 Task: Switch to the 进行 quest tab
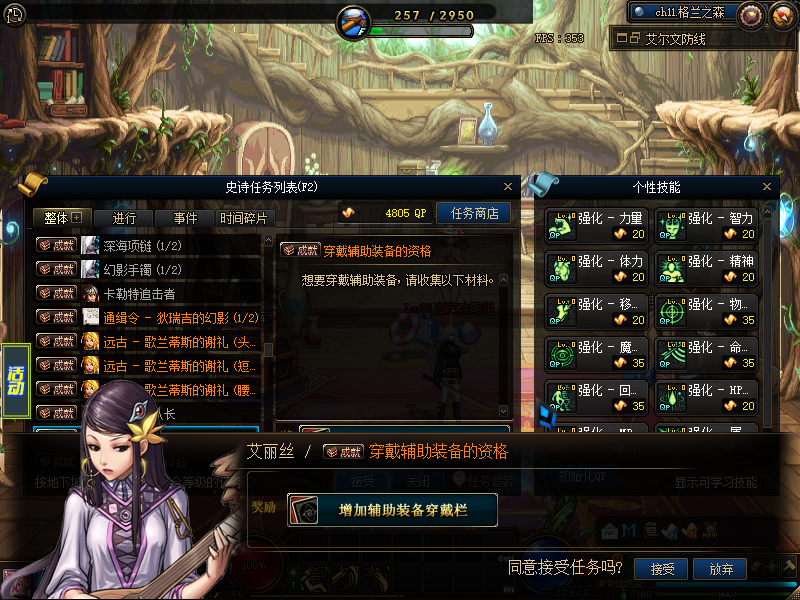pyautogui.click(x=125, y=218)
